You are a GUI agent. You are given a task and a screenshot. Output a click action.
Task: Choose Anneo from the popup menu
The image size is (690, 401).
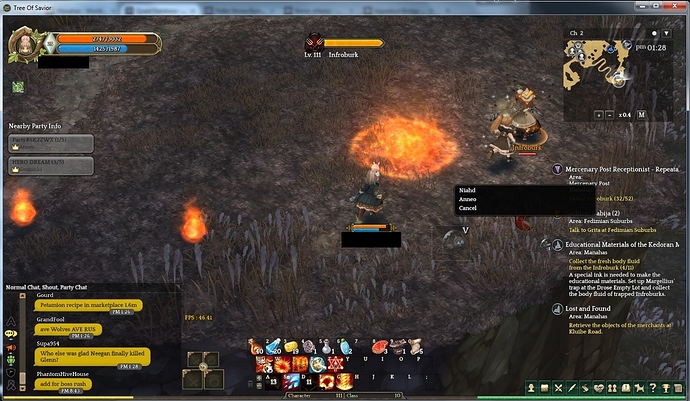tap(468, 199)
